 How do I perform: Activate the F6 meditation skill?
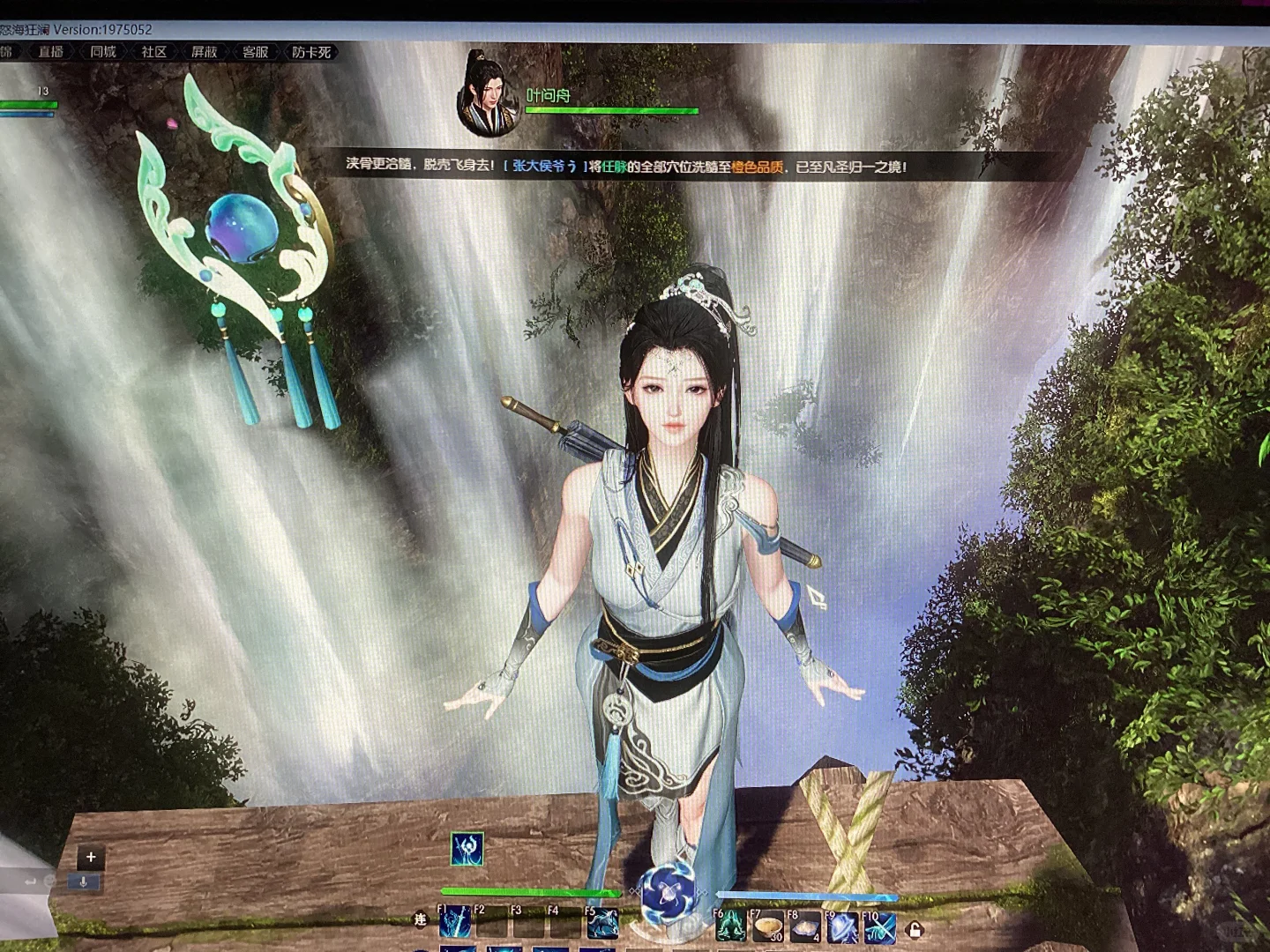click(x=730, y=926)
